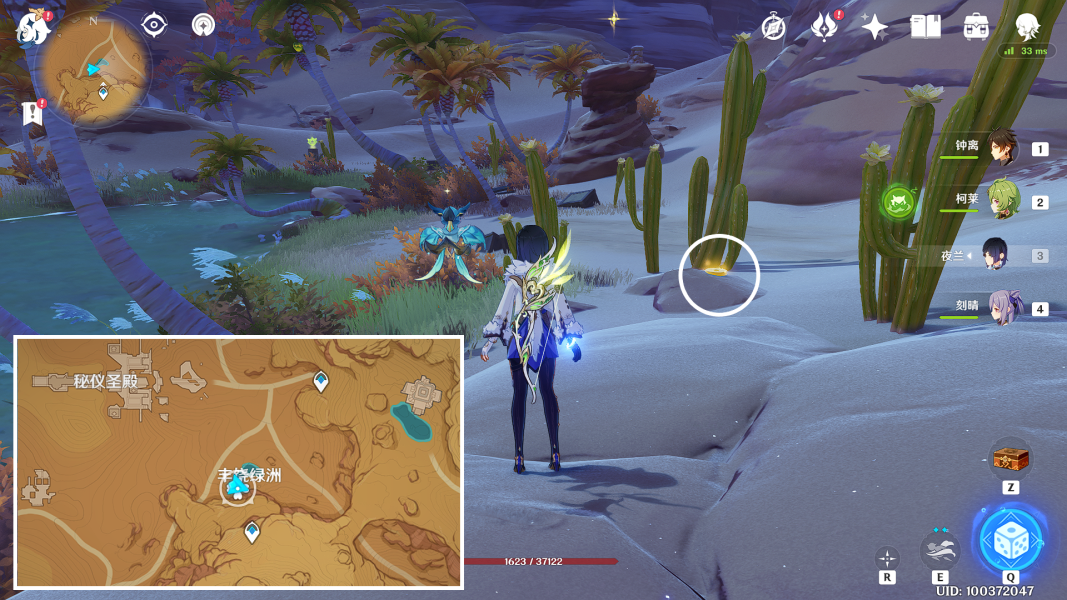
Task: Switch to party member 柯莱
Action: [1002, 201]
